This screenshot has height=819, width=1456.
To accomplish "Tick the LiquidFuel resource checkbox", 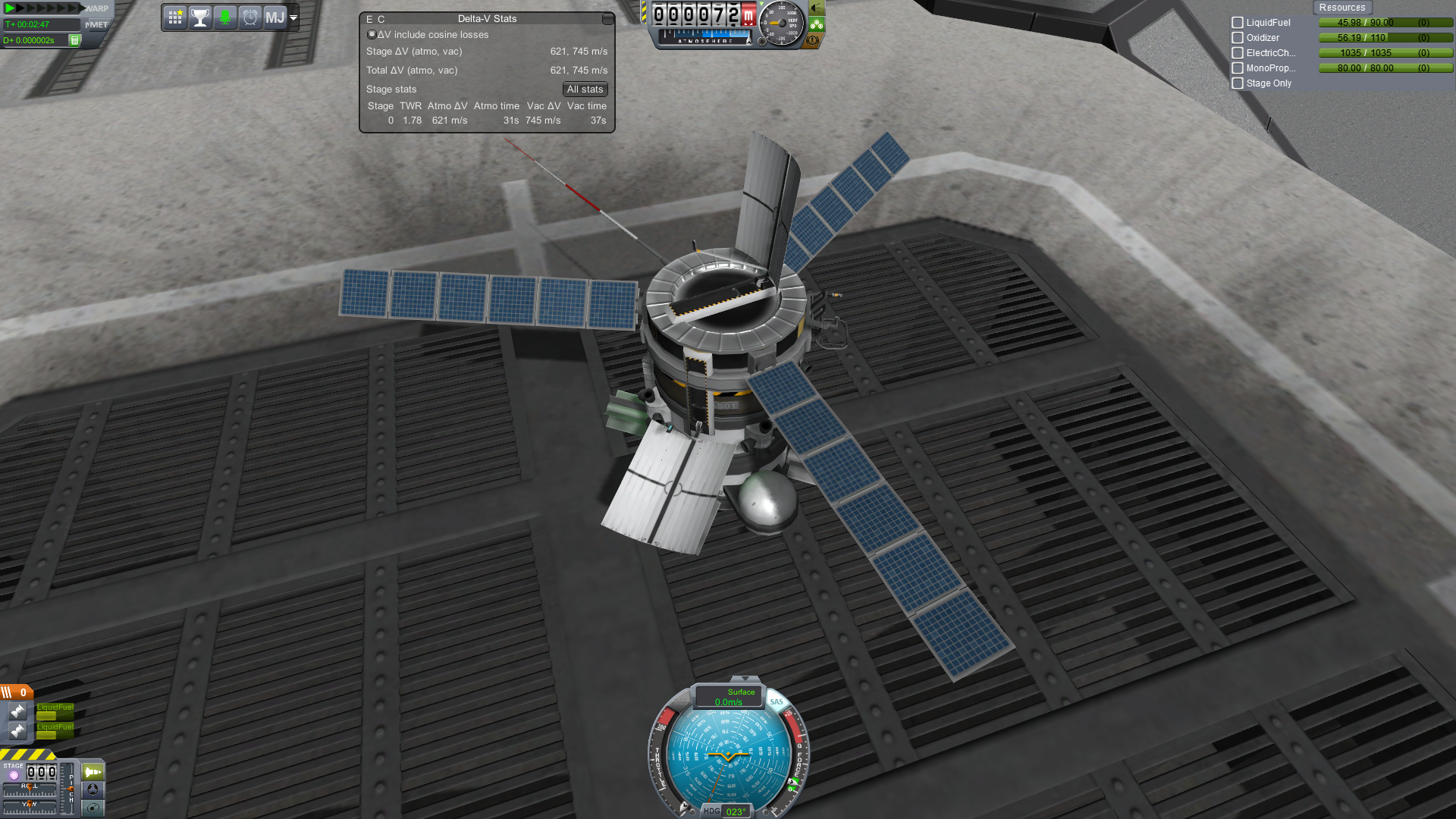I will coord(1238,23).
